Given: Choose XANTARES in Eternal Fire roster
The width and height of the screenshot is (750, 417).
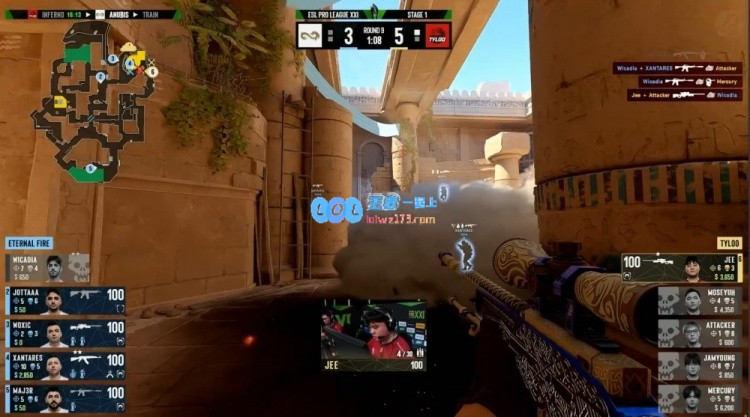Looking at the screenshot, I should coord(65,366).
